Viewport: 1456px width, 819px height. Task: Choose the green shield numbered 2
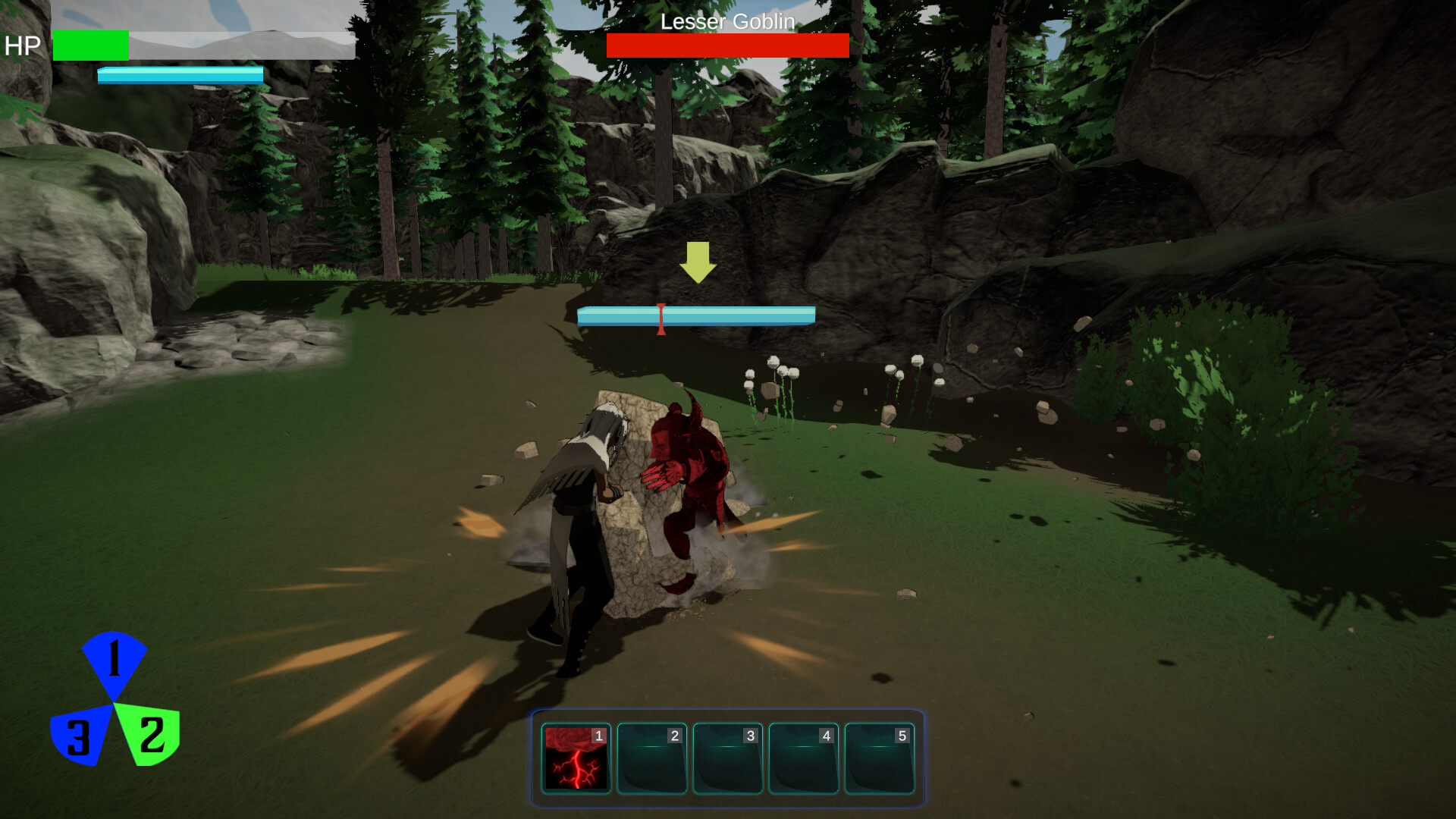[151, 733]
